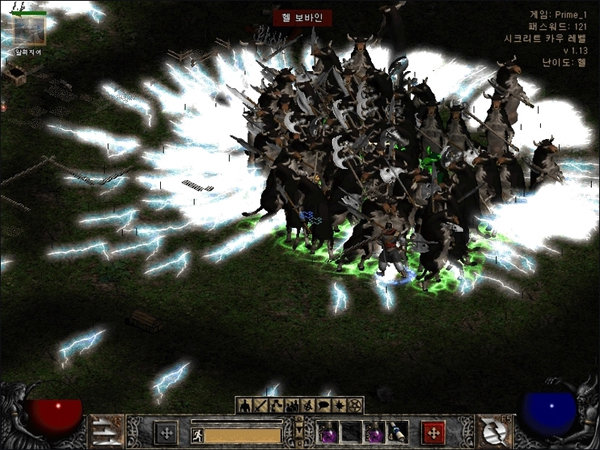This screenshot has width=600, height=450.
Task: Open the character stats screen icon
Action: coord(243,406)
